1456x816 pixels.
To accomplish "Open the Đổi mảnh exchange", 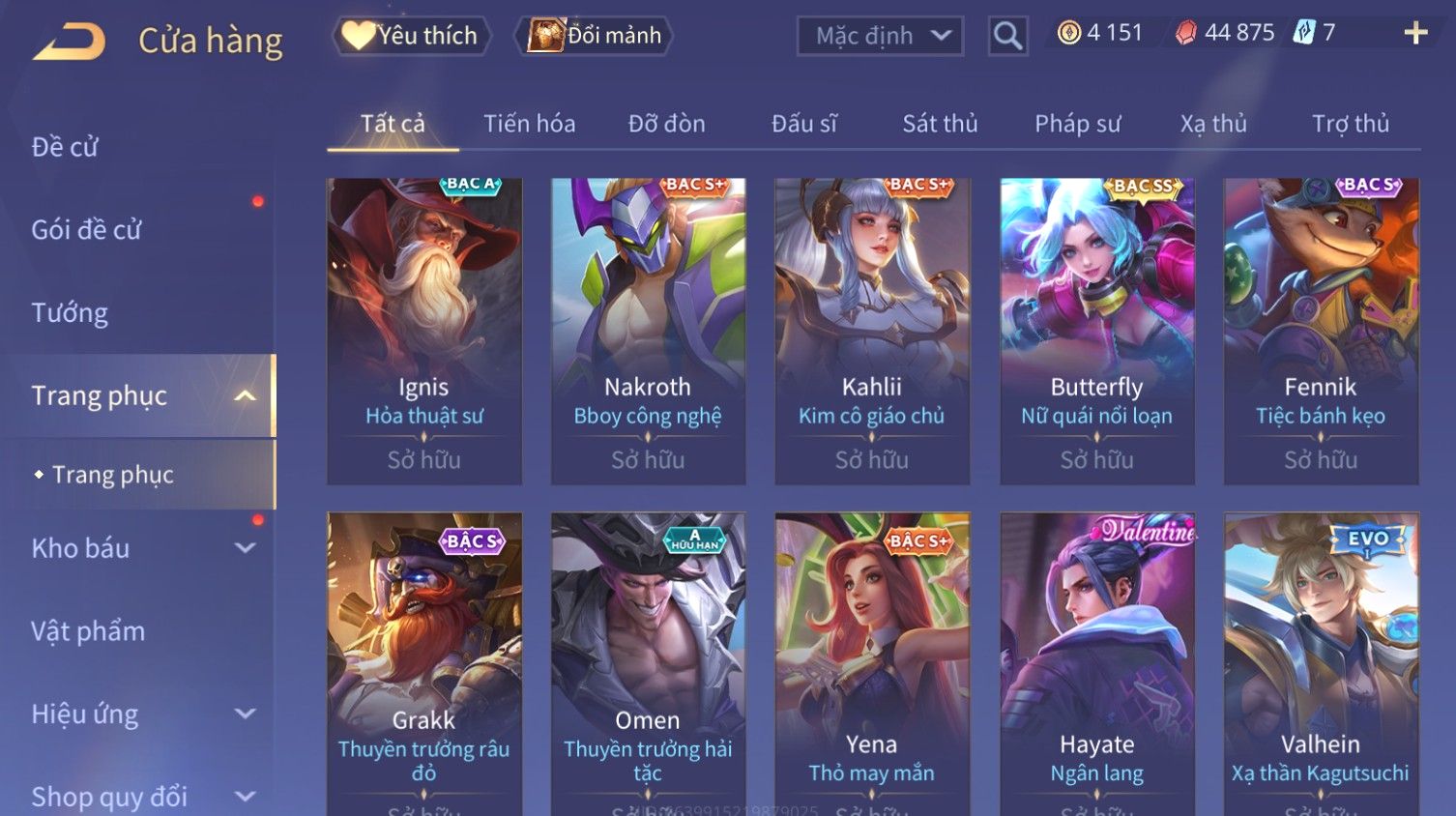I will pyautogui.click(x=595, y=36).
